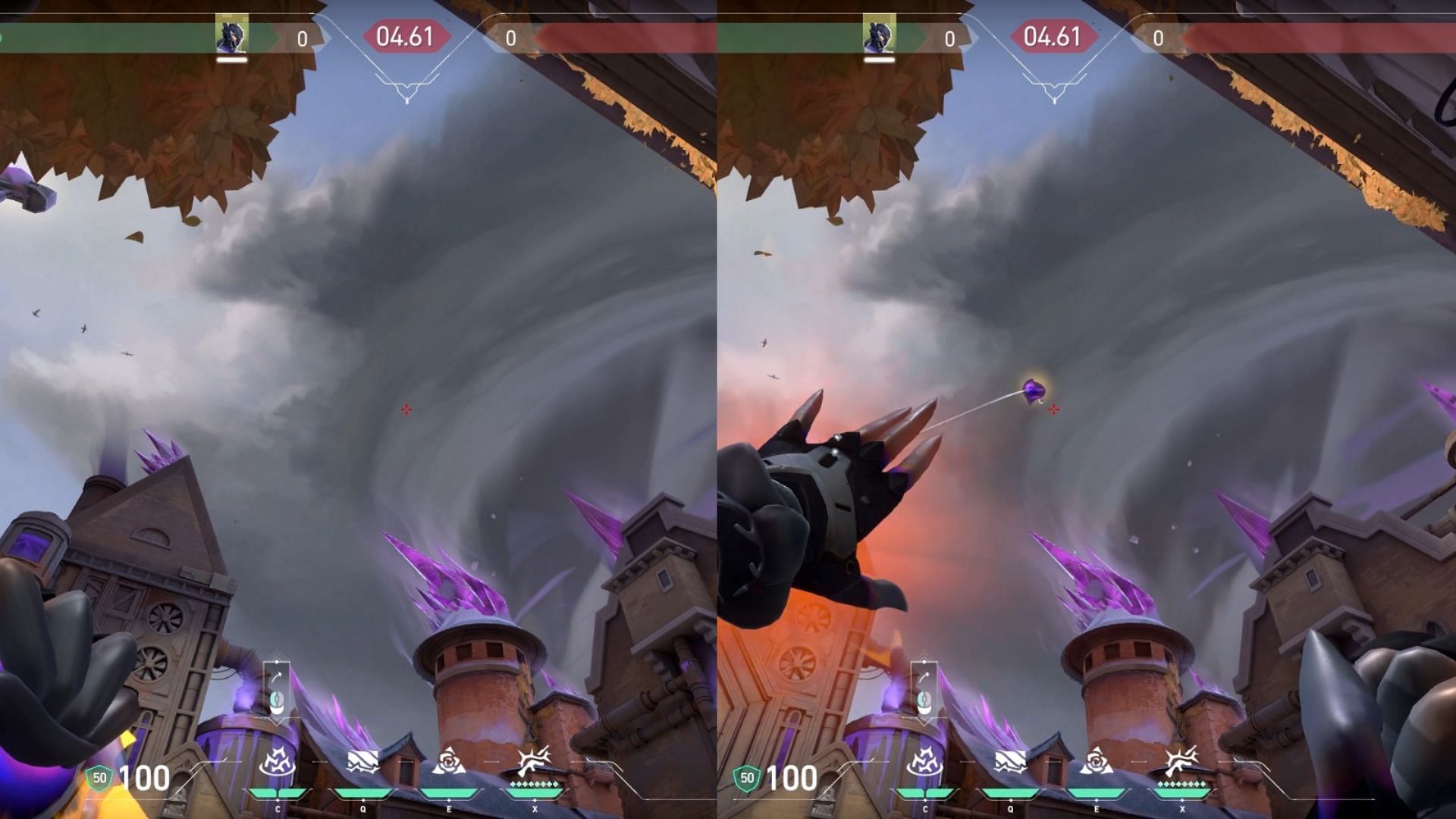The height and width of the screenshot is (819, 1456).
Task: Select the round timer showing 04.61
Action: [406, 36]
